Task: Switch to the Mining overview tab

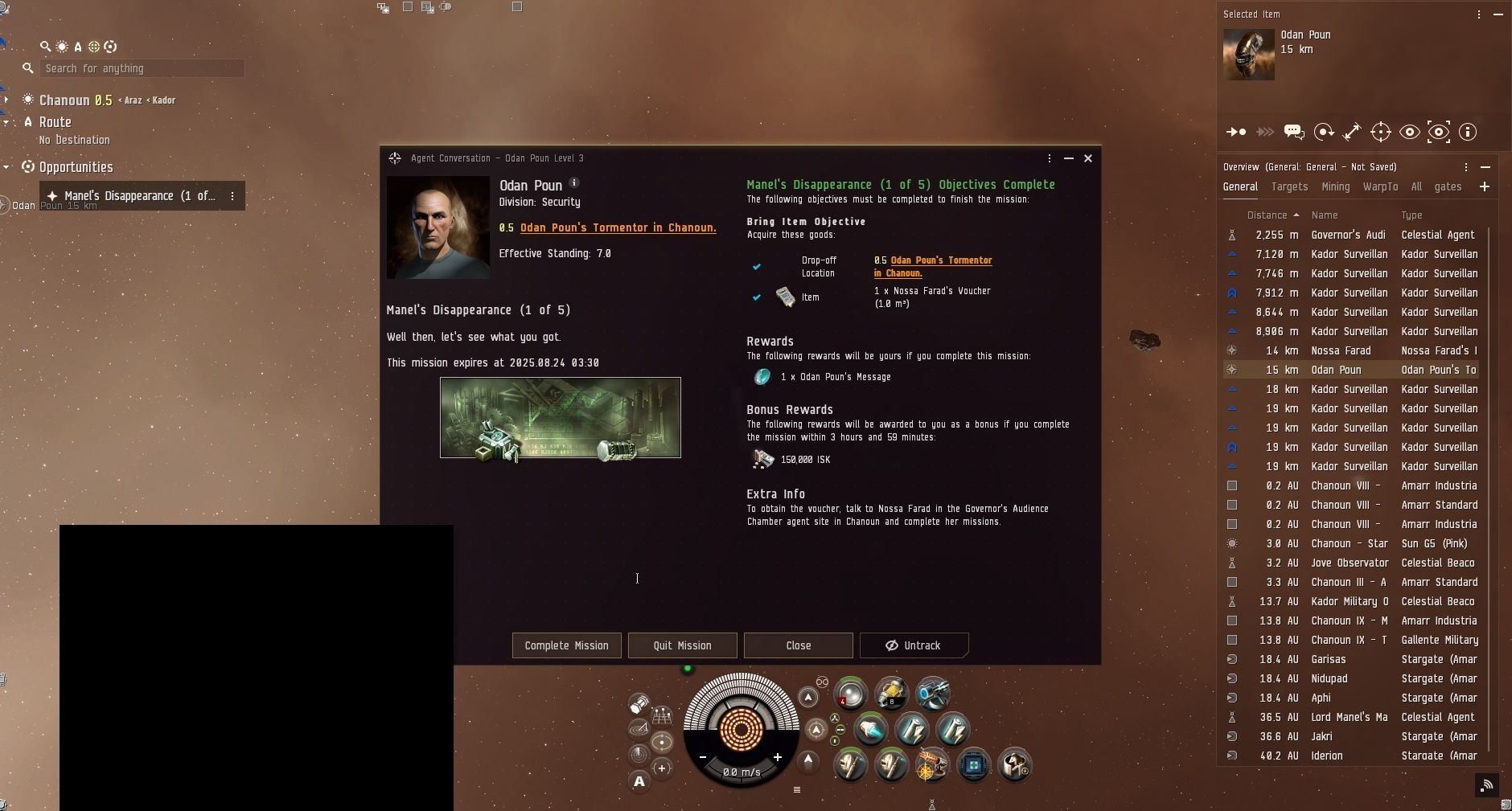Action: point(1335,186)
